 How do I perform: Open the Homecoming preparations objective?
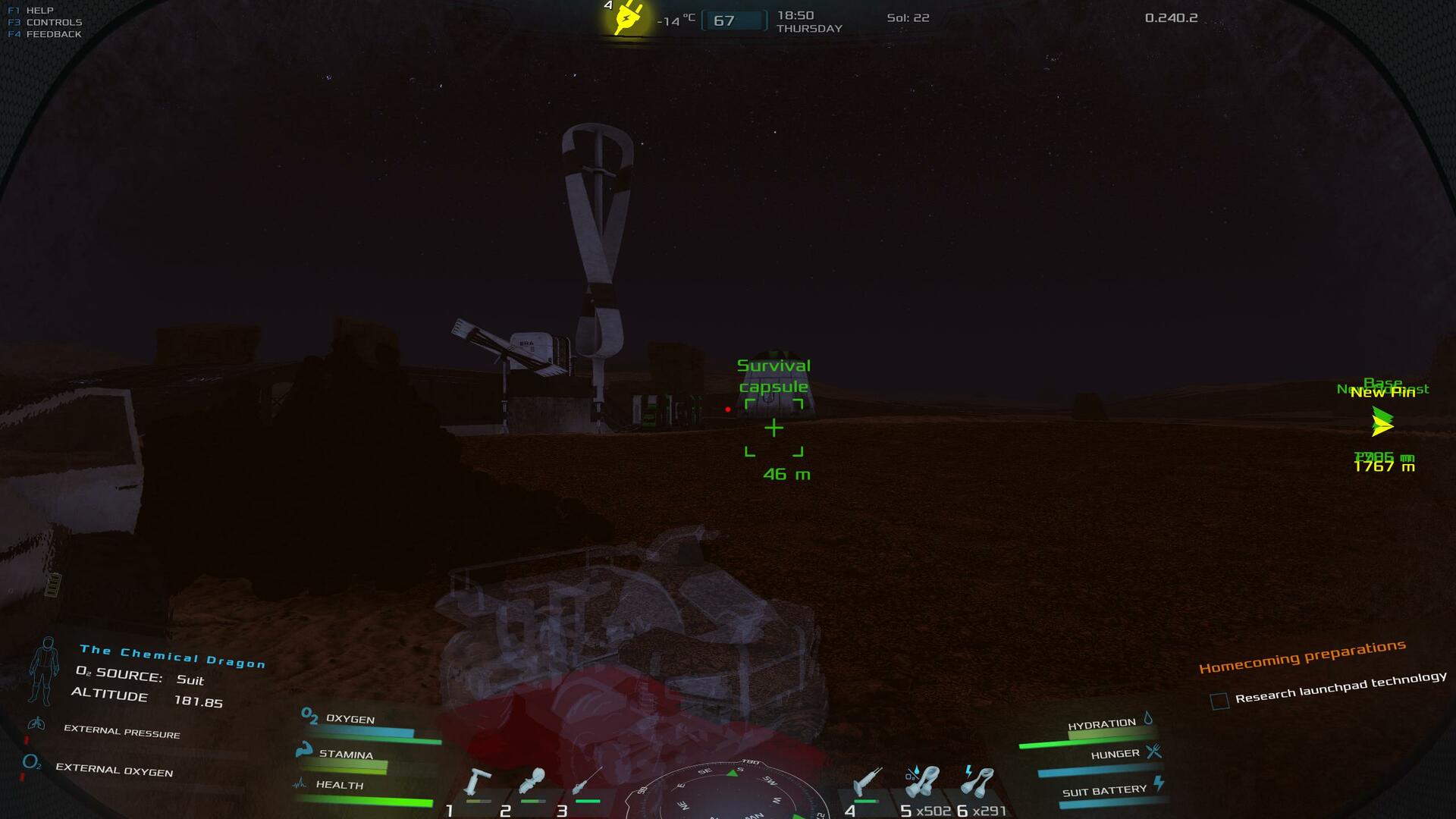click(1301, 656)
